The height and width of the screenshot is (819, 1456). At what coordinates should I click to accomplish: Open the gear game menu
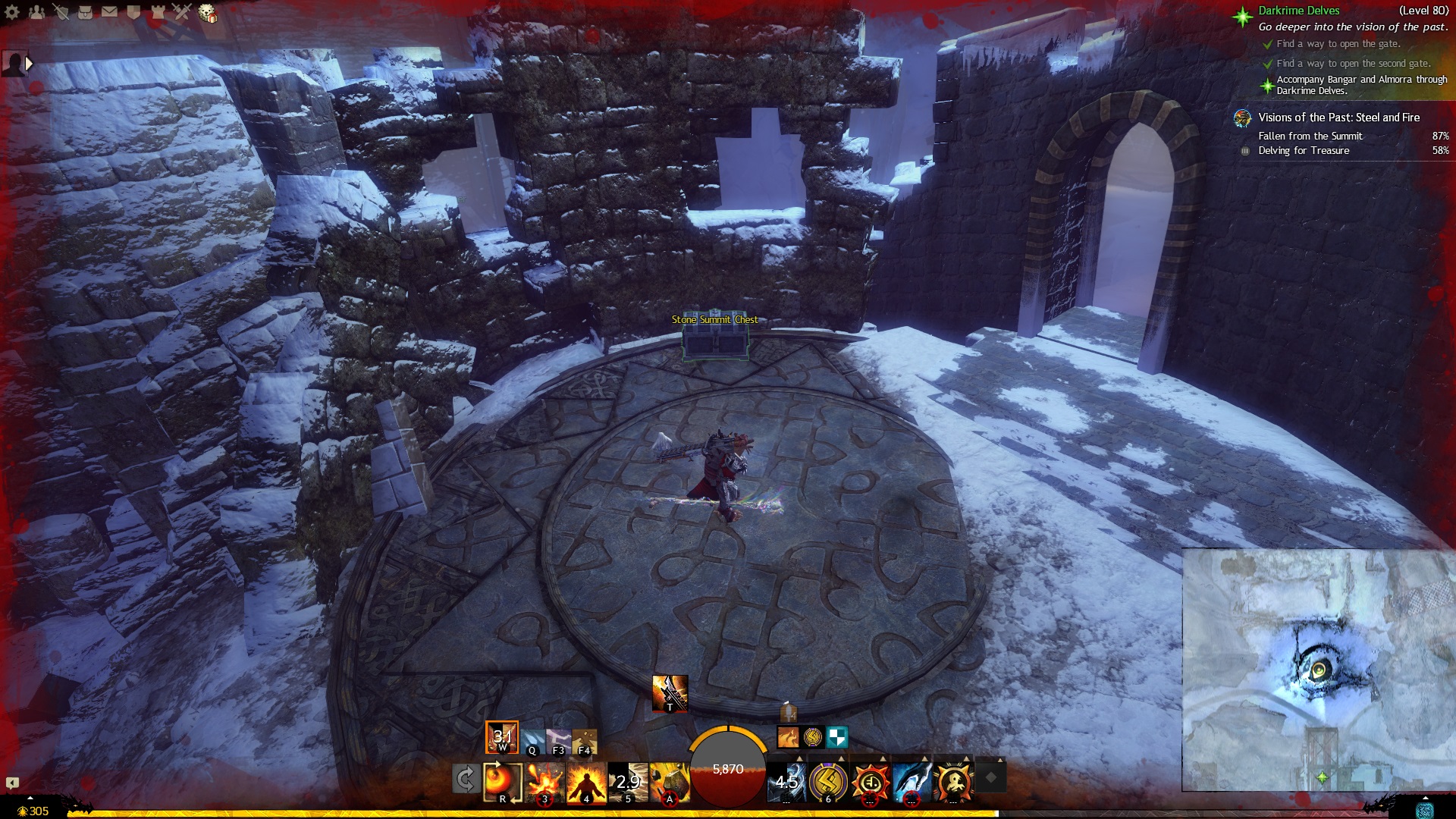(x=12, y=11)
